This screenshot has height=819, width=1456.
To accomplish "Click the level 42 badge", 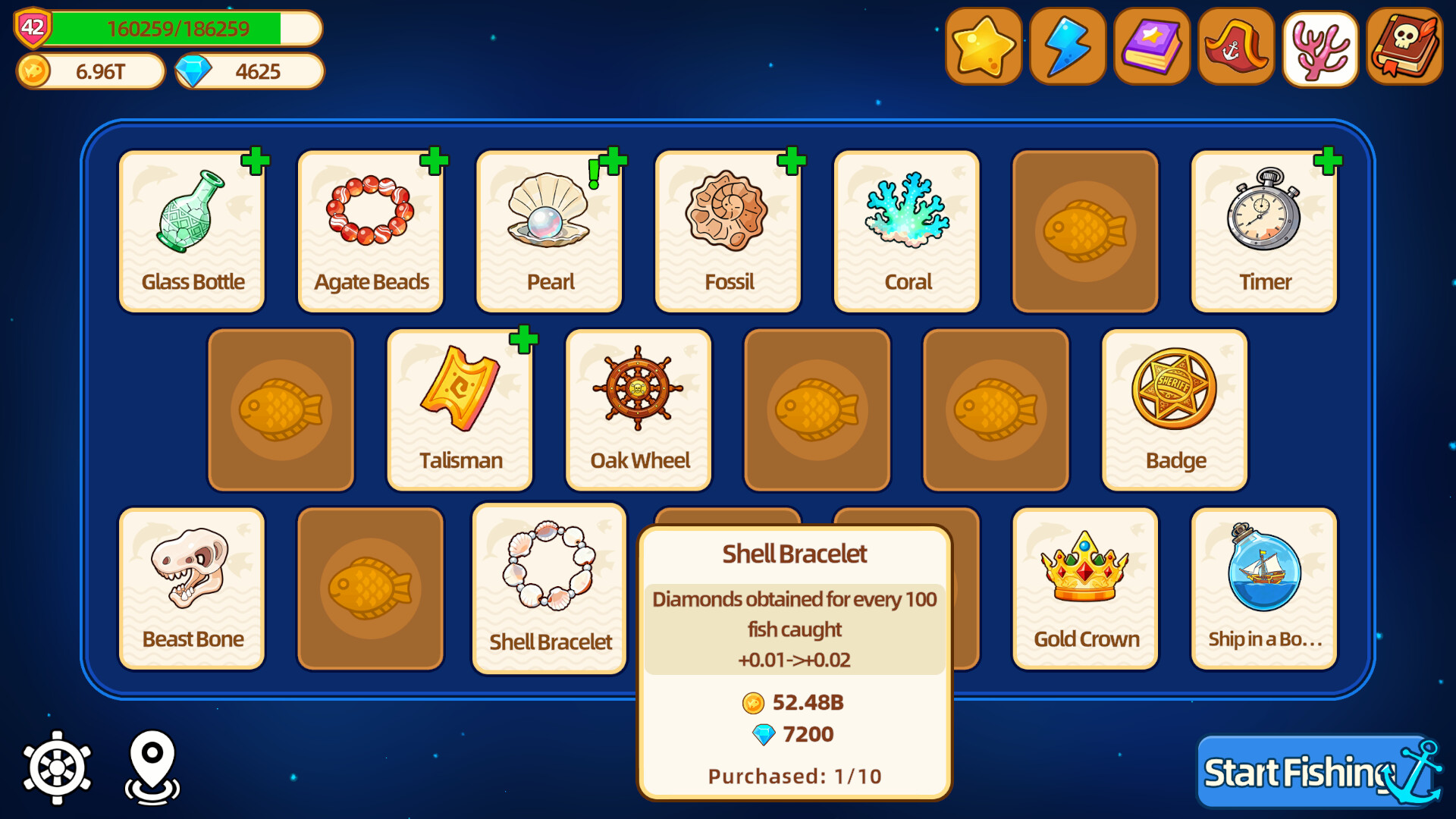I will point(32,29).
